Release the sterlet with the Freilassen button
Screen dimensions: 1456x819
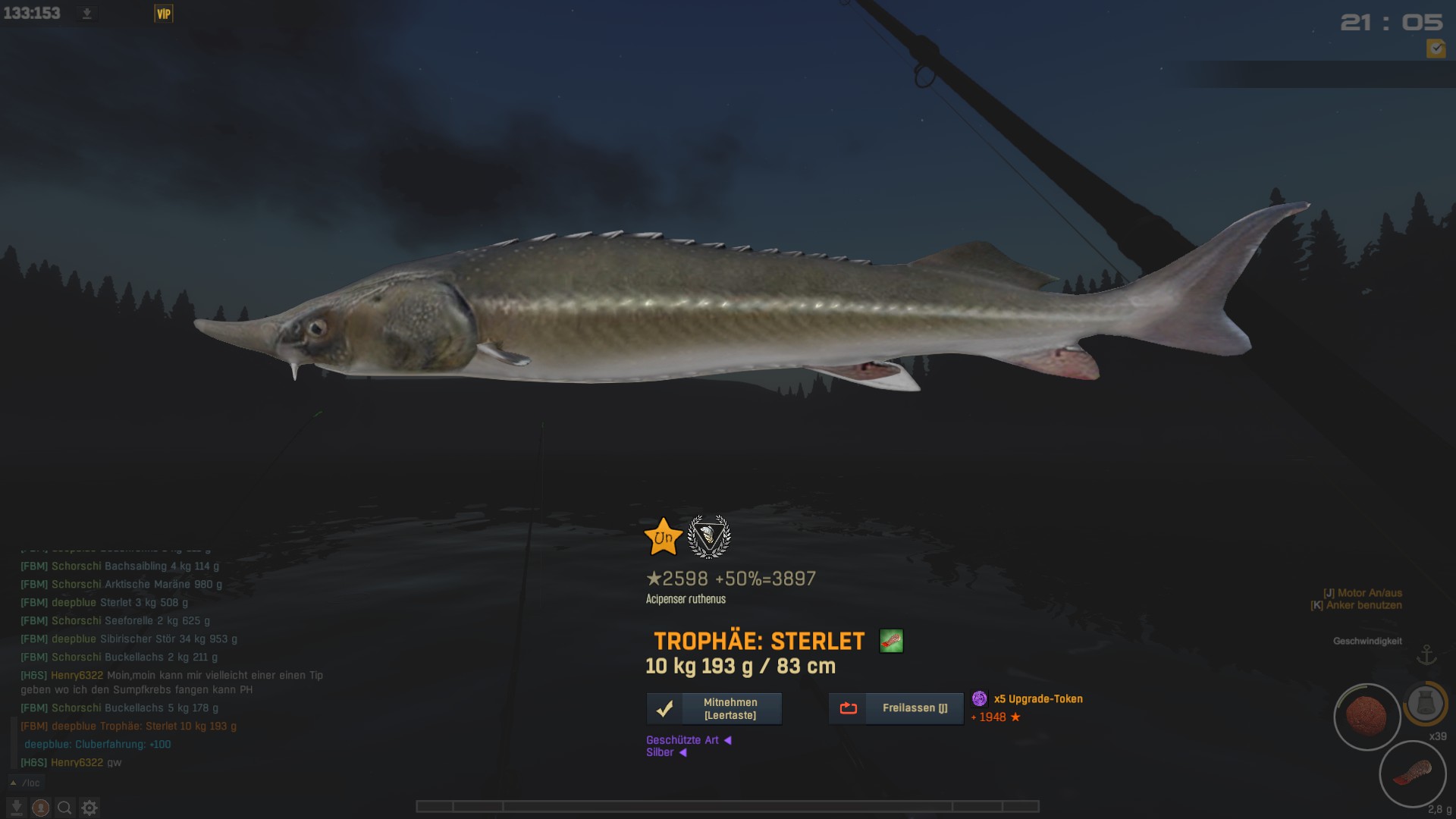[896, 708]
